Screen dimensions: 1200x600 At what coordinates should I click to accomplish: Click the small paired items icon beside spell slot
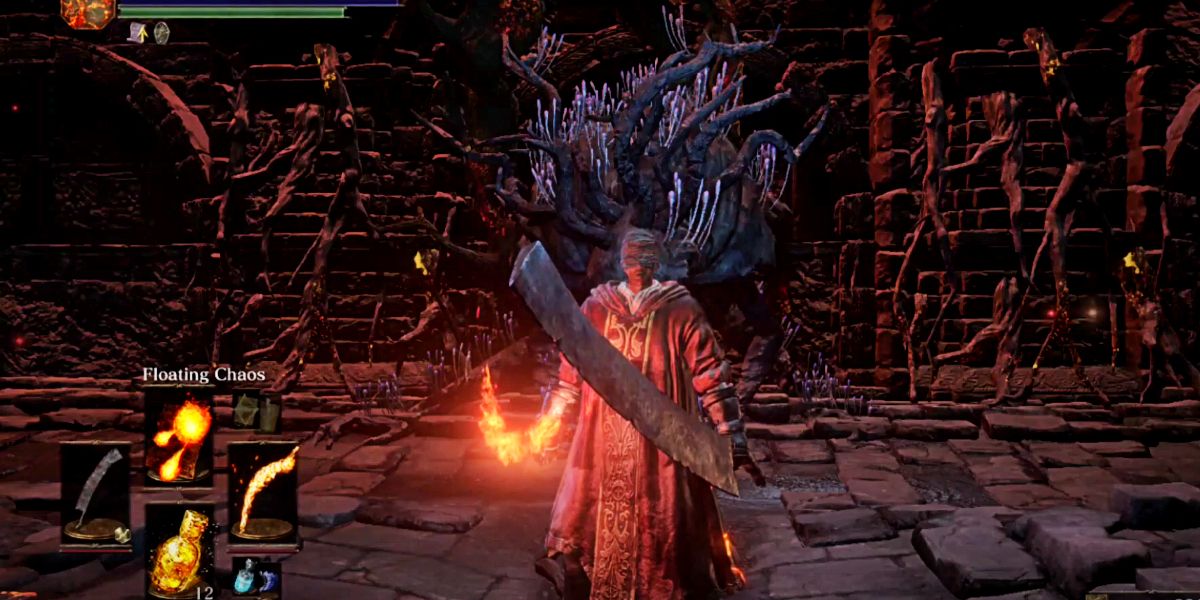tap(257, 410)
